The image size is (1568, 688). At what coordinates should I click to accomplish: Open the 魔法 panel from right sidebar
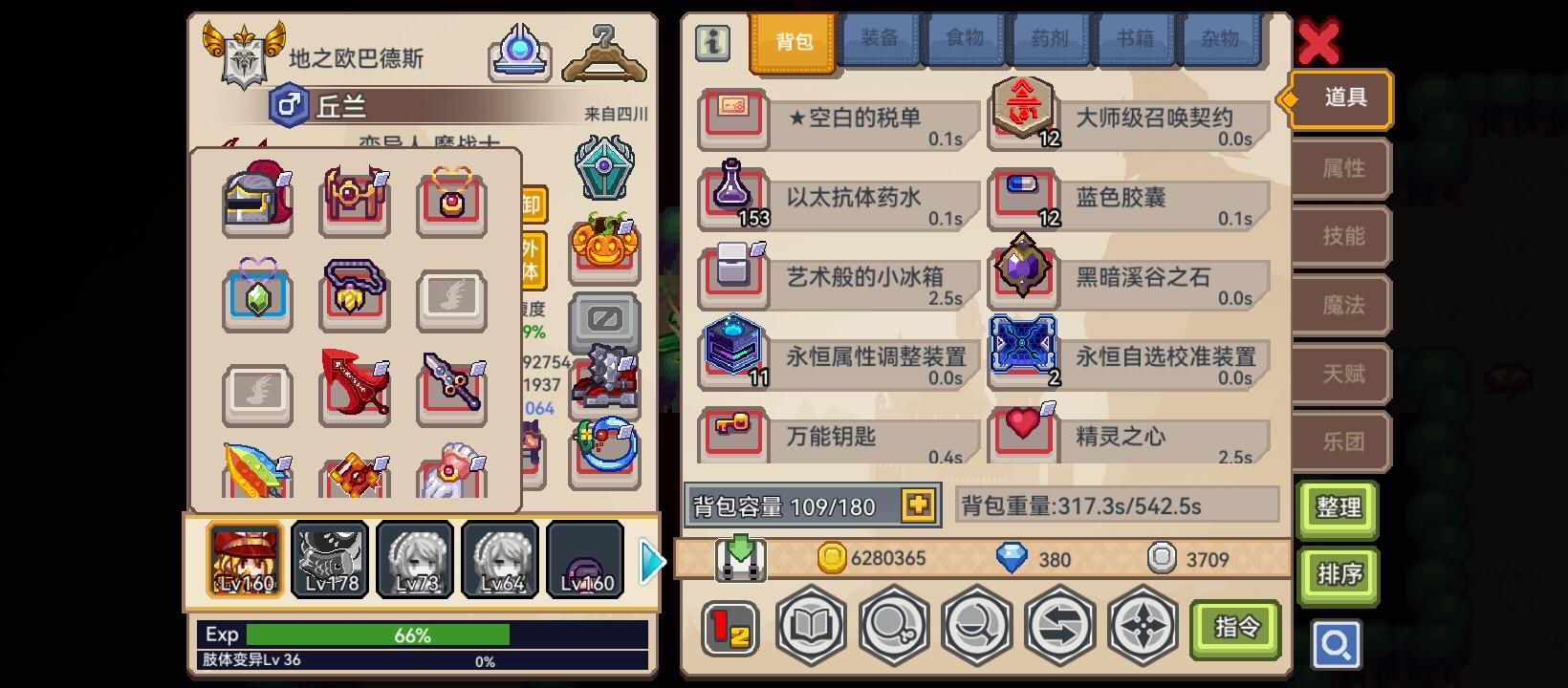click(x=1339, y=304)
